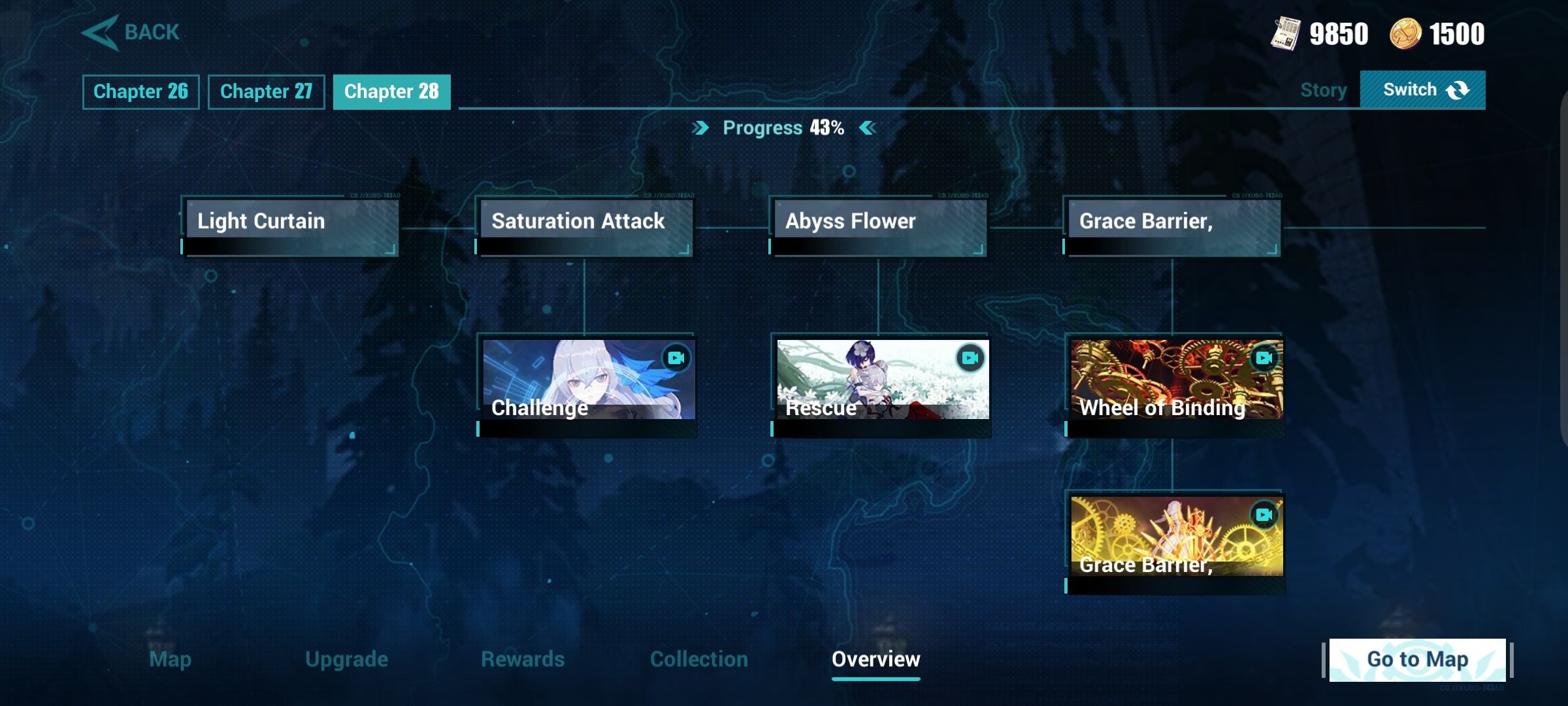Toggle Switch mode at top right

[1422, 88]
